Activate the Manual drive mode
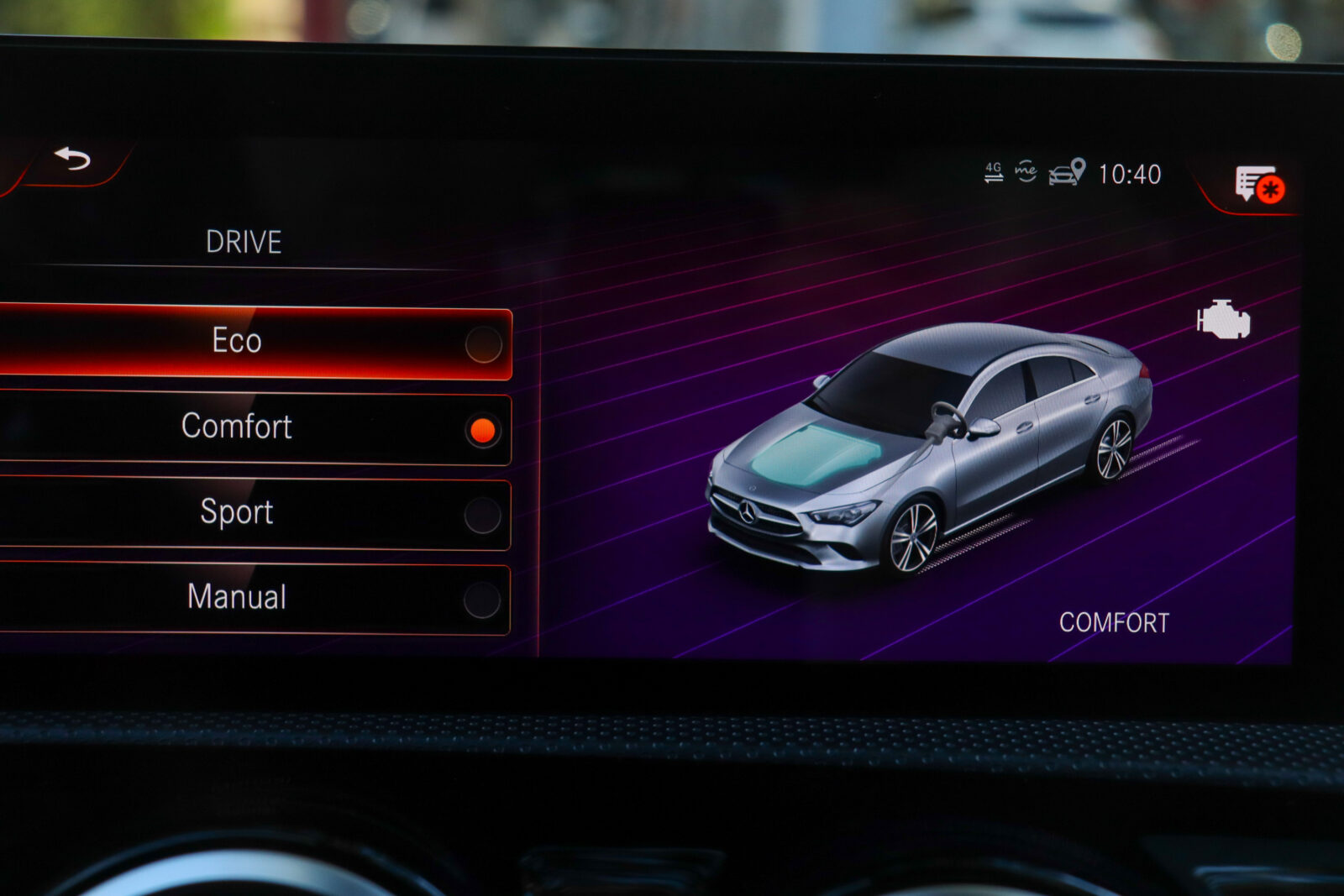The height and width of the screenshot is (896, 1344). point(252,598)
